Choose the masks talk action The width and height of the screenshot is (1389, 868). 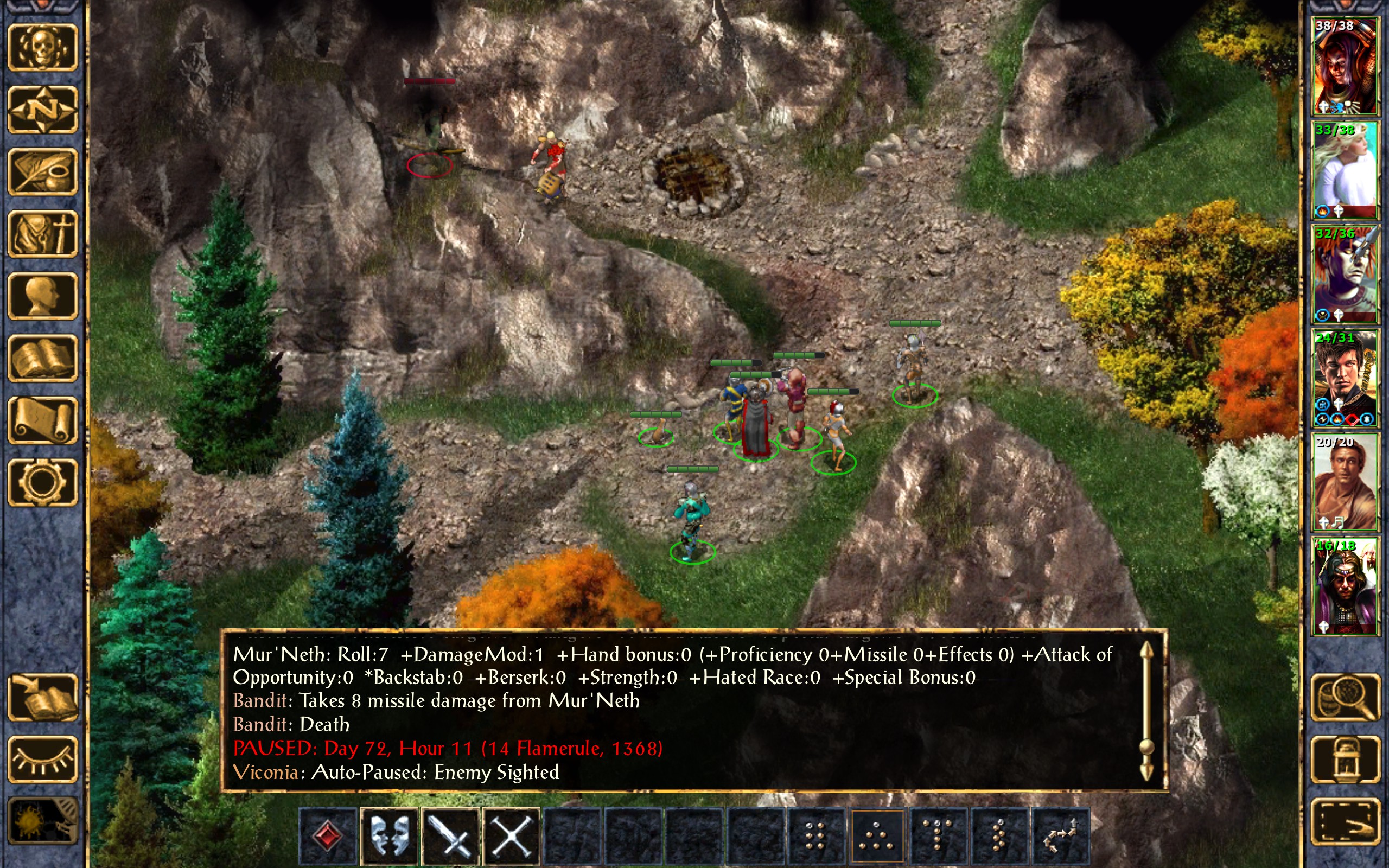click(390, 836)
